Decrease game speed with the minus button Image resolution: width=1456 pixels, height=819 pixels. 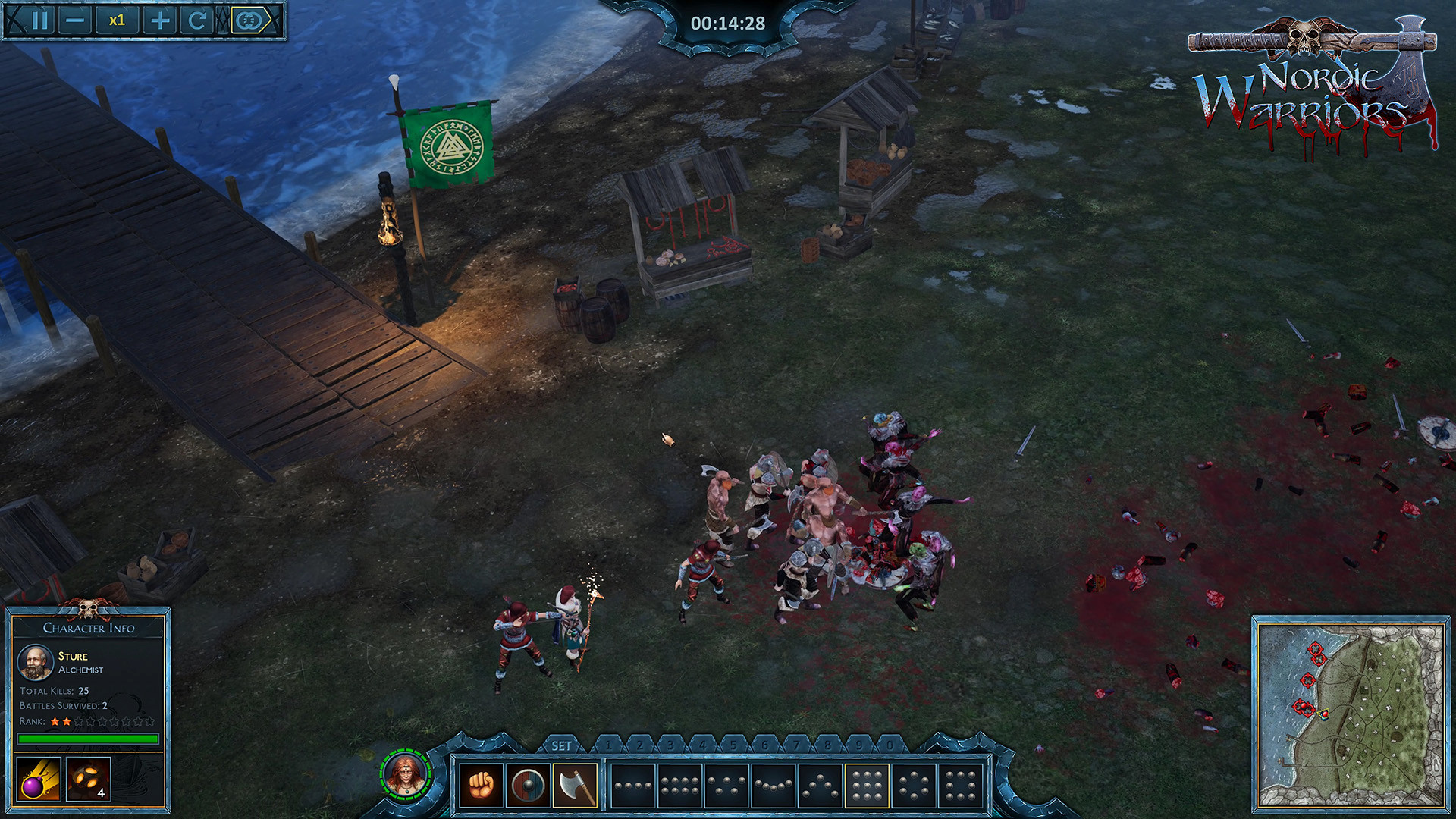pos(75,20)
